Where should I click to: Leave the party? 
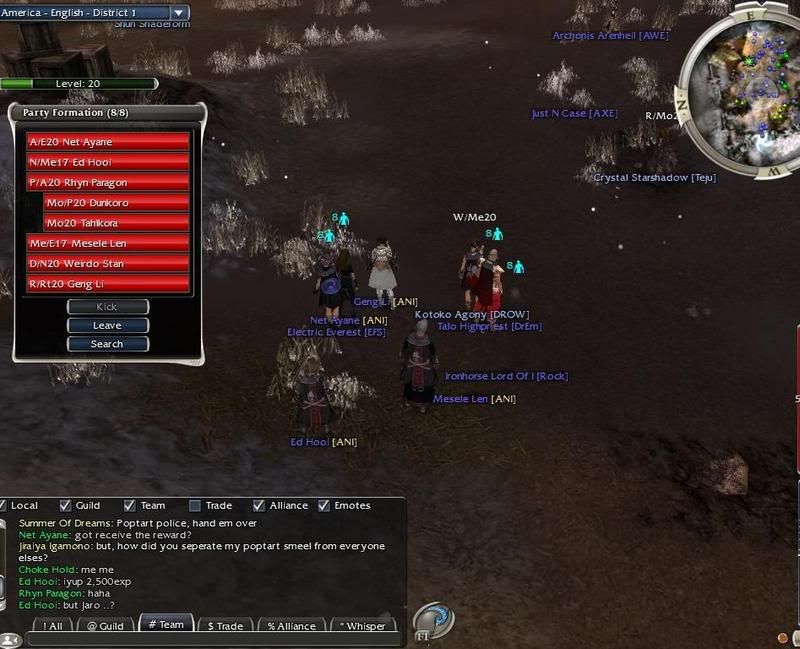tap(107, 325)
